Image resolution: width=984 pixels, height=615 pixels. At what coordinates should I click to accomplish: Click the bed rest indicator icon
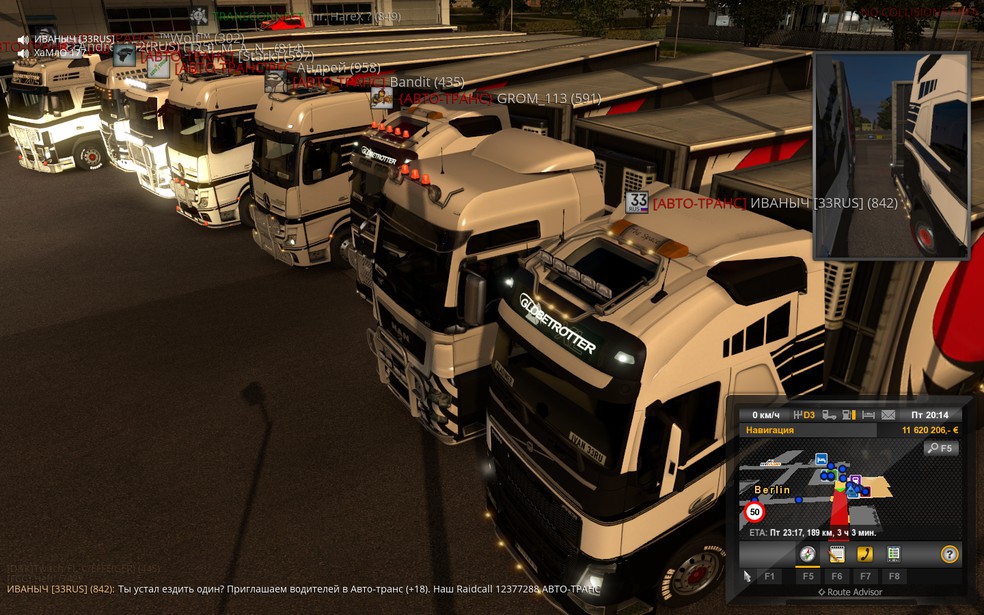point(868,415)
